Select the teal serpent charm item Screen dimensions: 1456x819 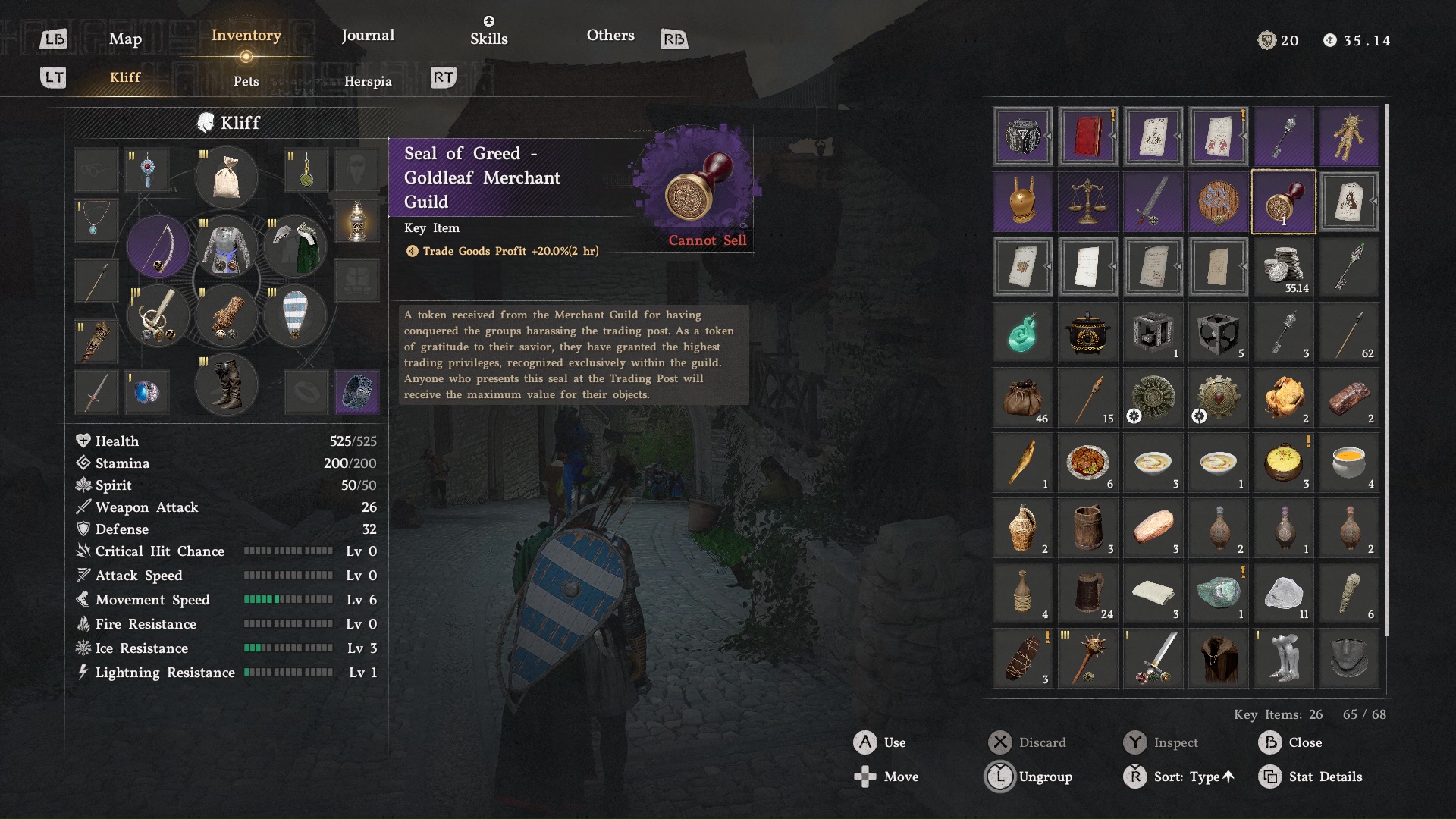[1022, 332]
